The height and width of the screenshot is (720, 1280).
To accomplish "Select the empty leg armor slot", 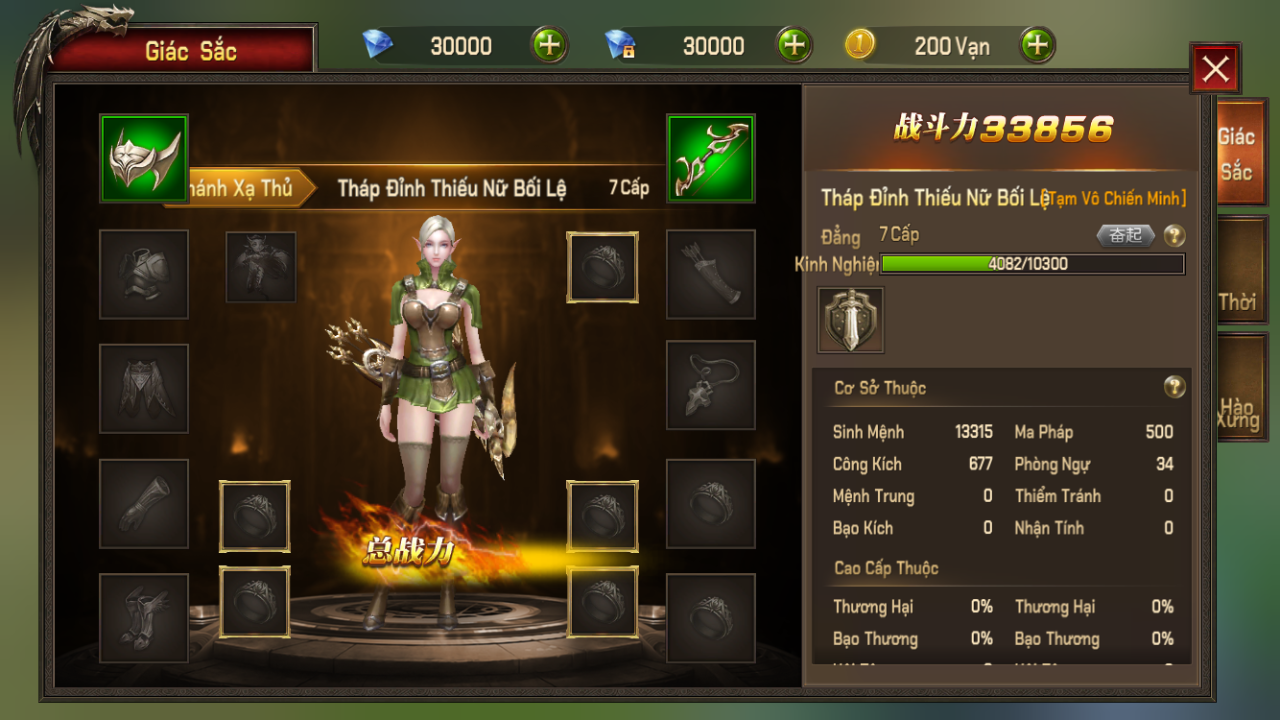I will [144, 389].
